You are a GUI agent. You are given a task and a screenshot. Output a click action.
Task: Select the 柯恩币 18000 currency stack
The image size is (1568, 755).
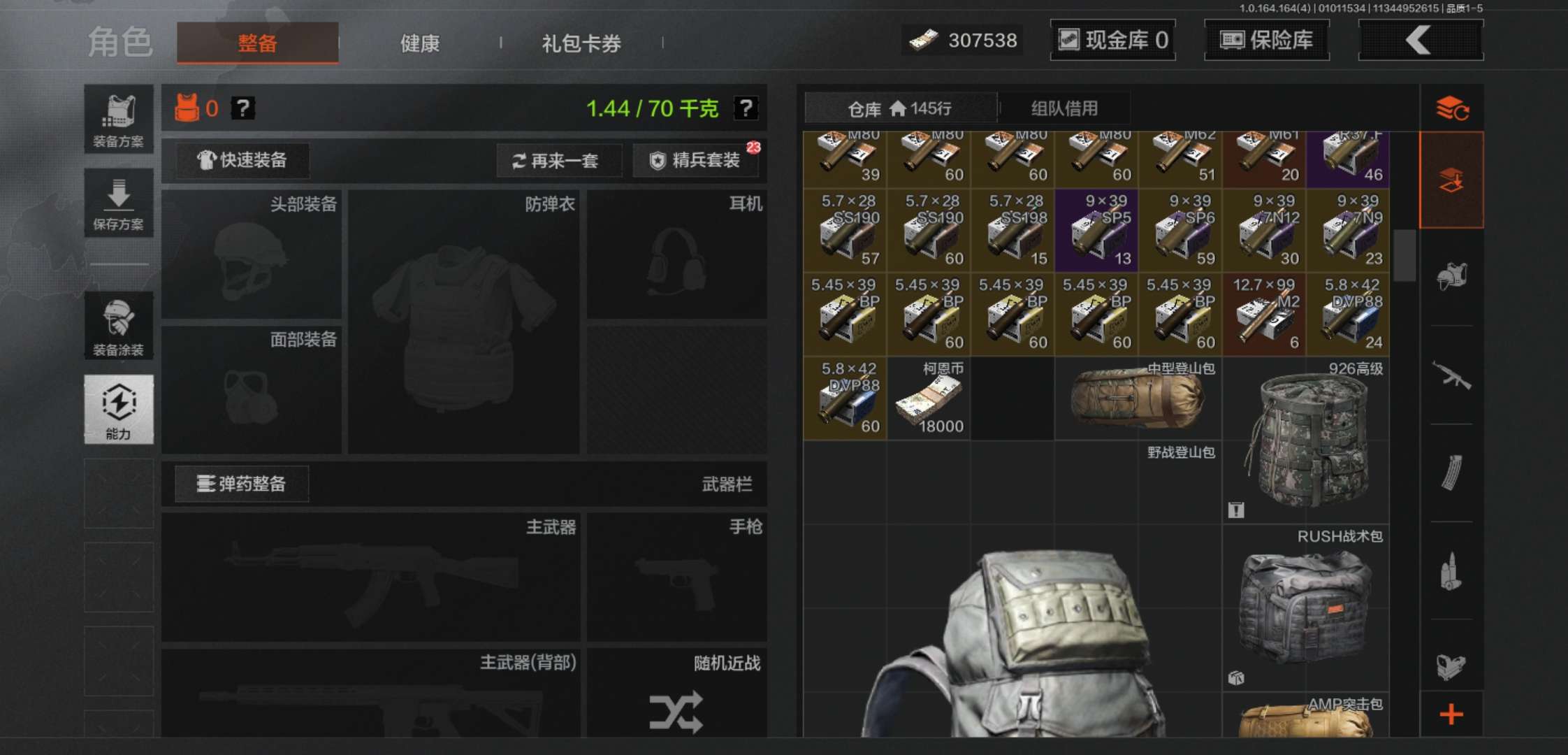click(929, 397)
